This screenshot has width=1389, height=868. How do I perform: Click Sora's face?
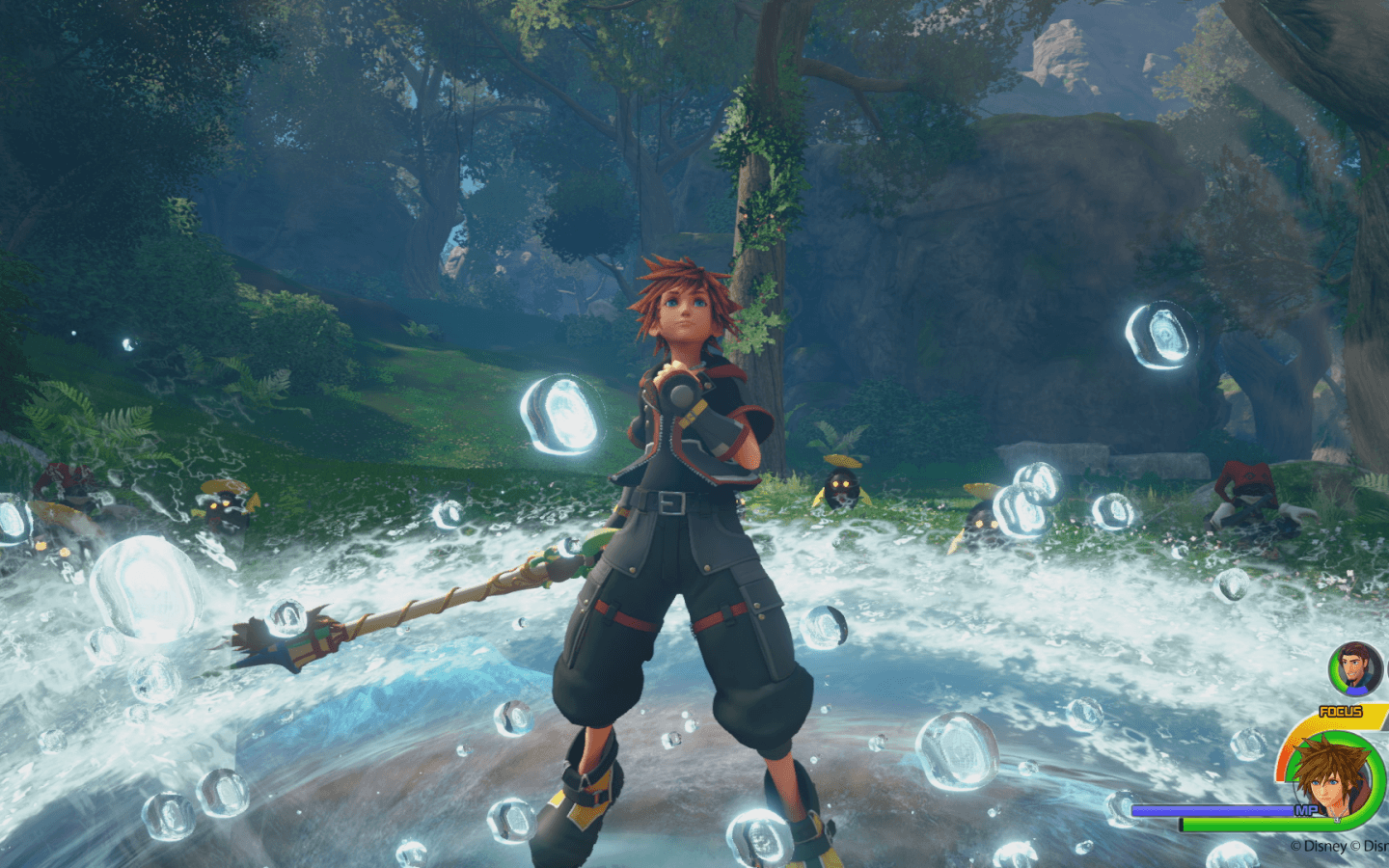[685, 311]
